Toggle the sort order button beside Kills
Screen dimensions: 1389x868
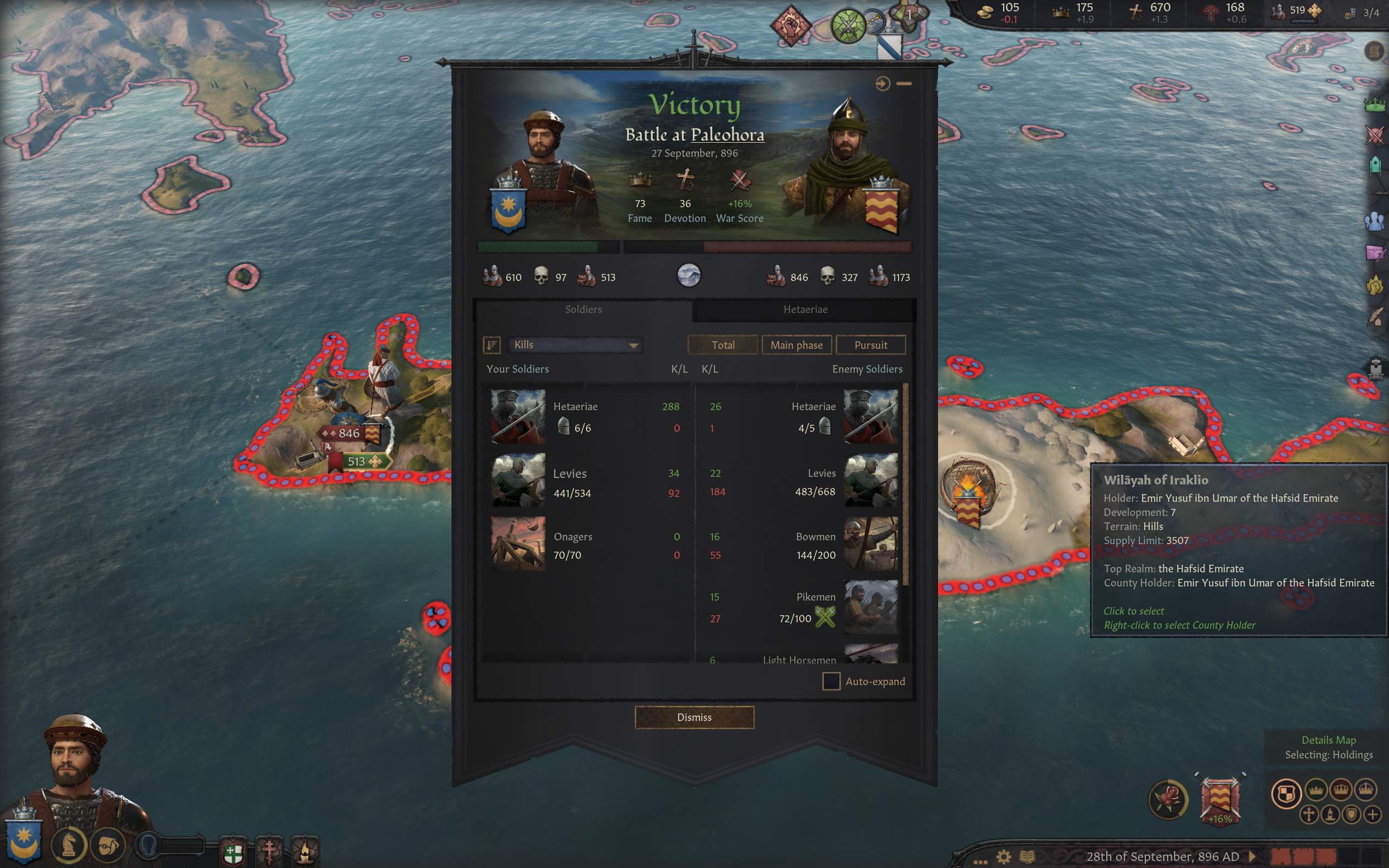click(x=492, y=345)
